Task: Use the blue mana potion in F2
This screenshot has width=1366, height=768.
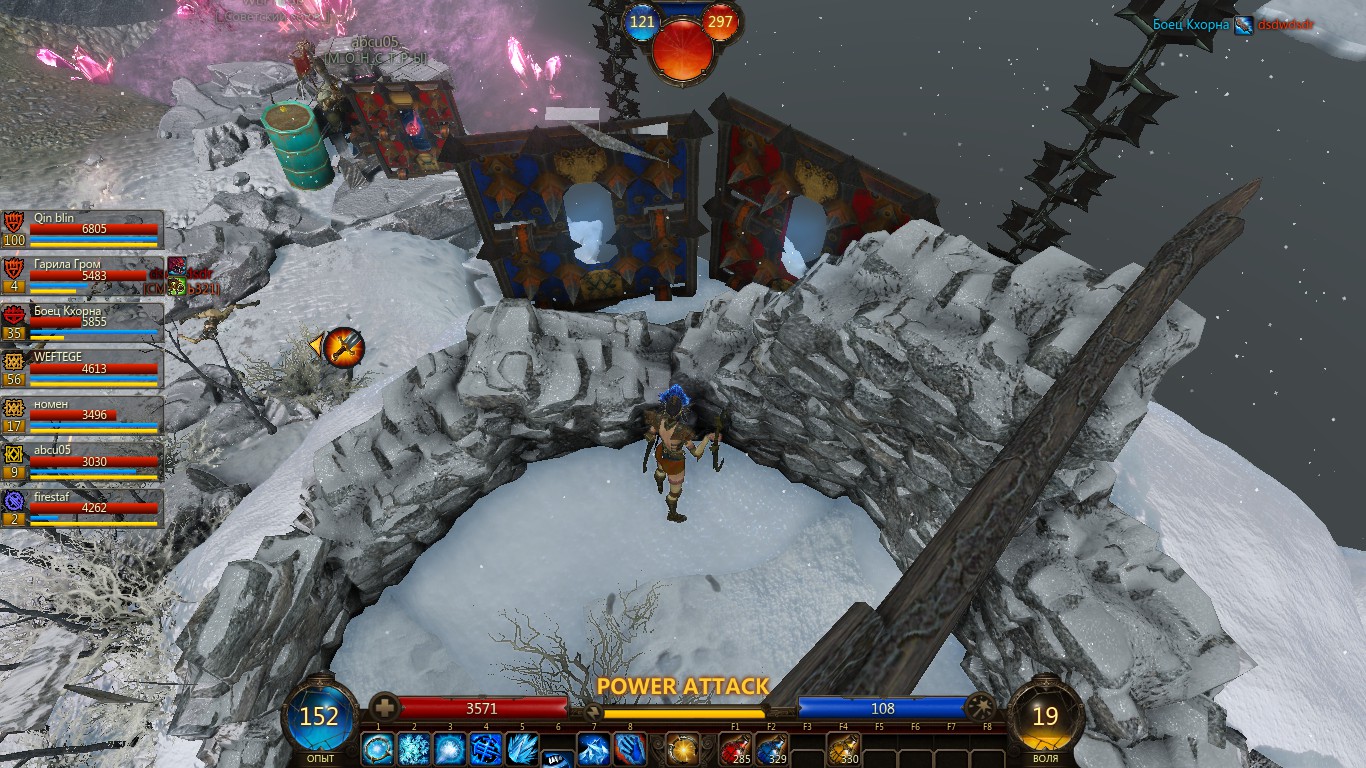Action: point(771,748)
